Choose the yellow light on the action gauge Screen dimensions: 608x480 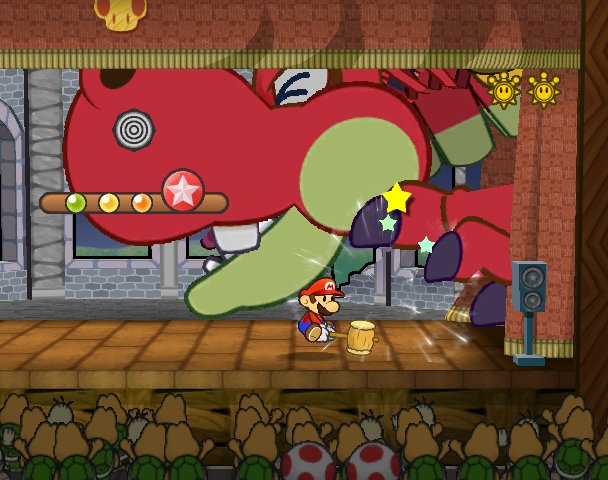(109, 203)
